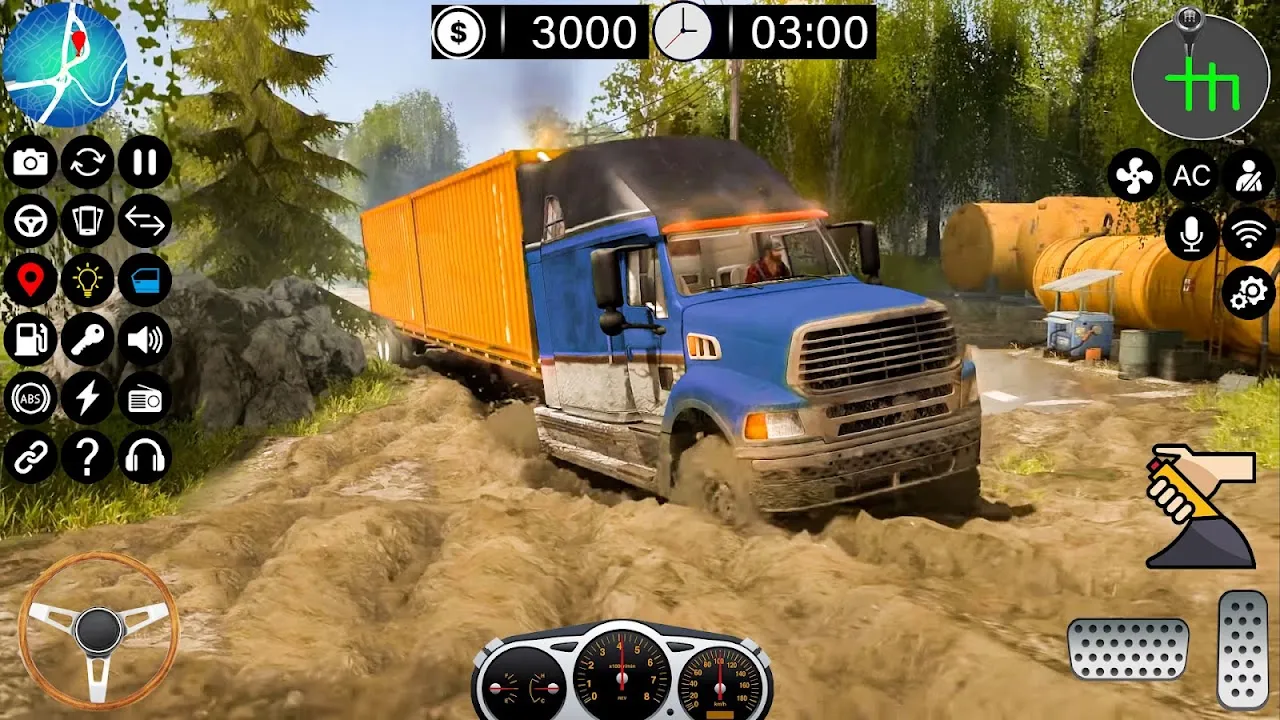Click the fuel pump icon

(x=30, y=340)
